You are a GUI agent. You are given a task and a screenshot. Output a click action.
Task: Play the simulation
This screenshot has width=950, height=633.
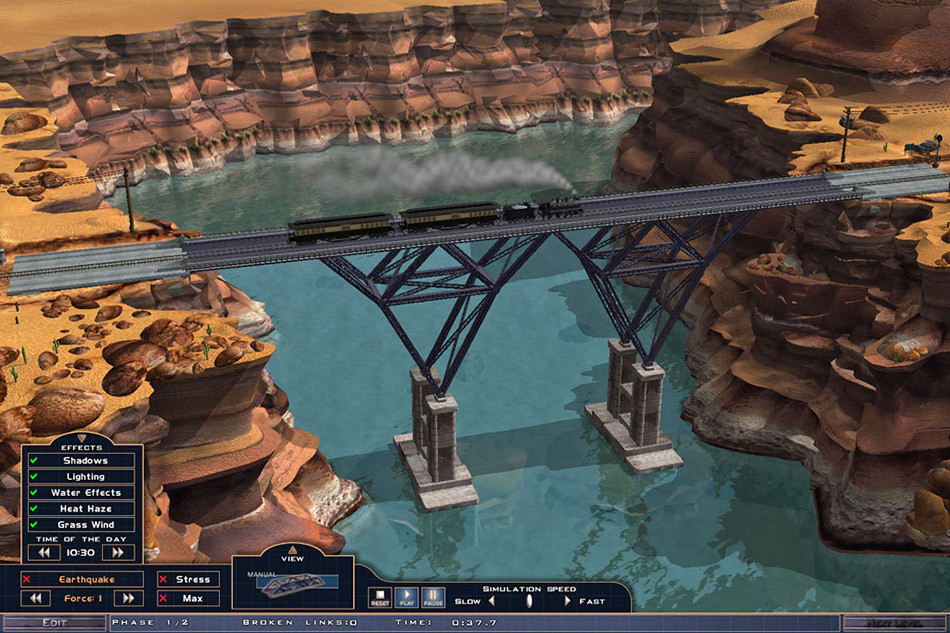[406, 598]
